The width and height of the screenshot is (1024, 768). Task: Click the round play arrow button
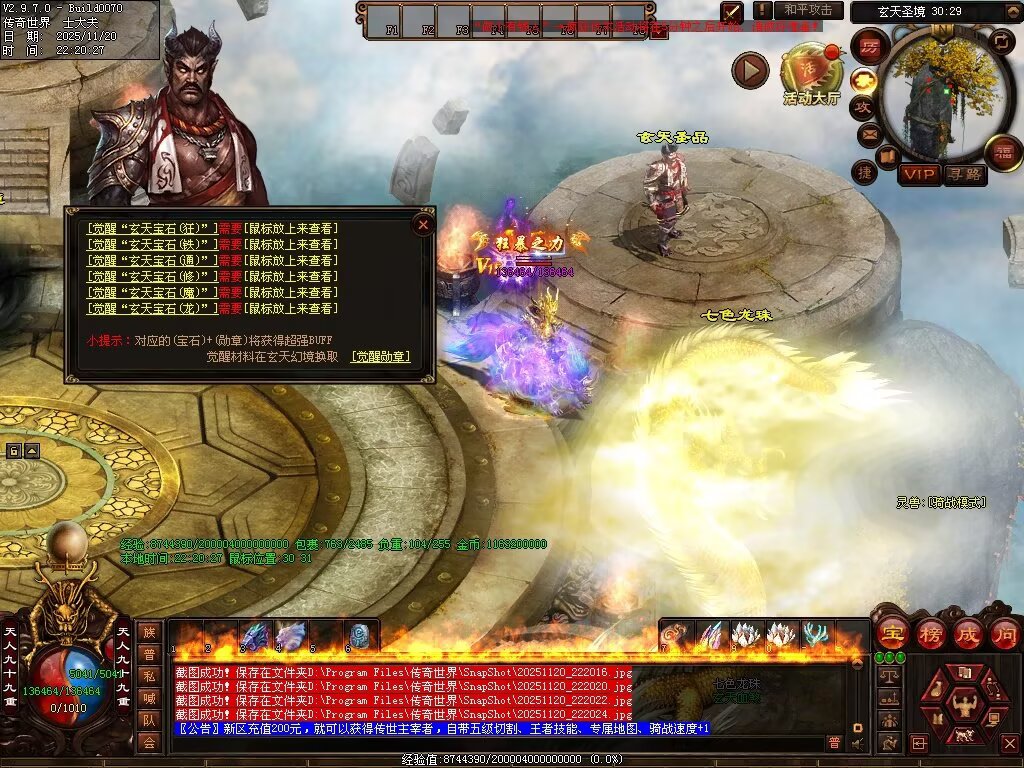pyautogui.click(x=750, y=70)
